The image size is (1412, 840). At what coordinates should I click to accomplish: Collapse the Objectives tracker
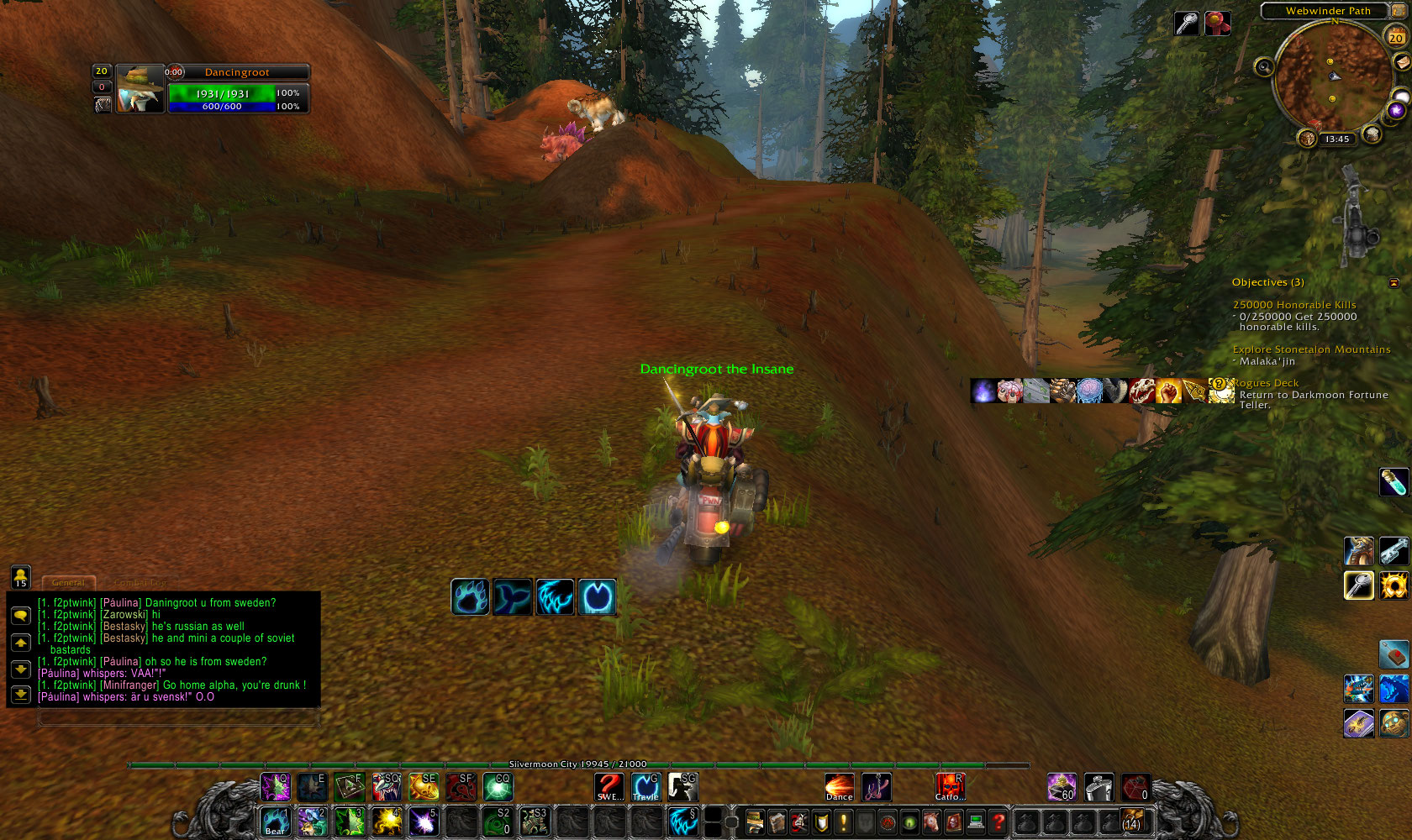pyautogui.click(x=1394, y=283)
